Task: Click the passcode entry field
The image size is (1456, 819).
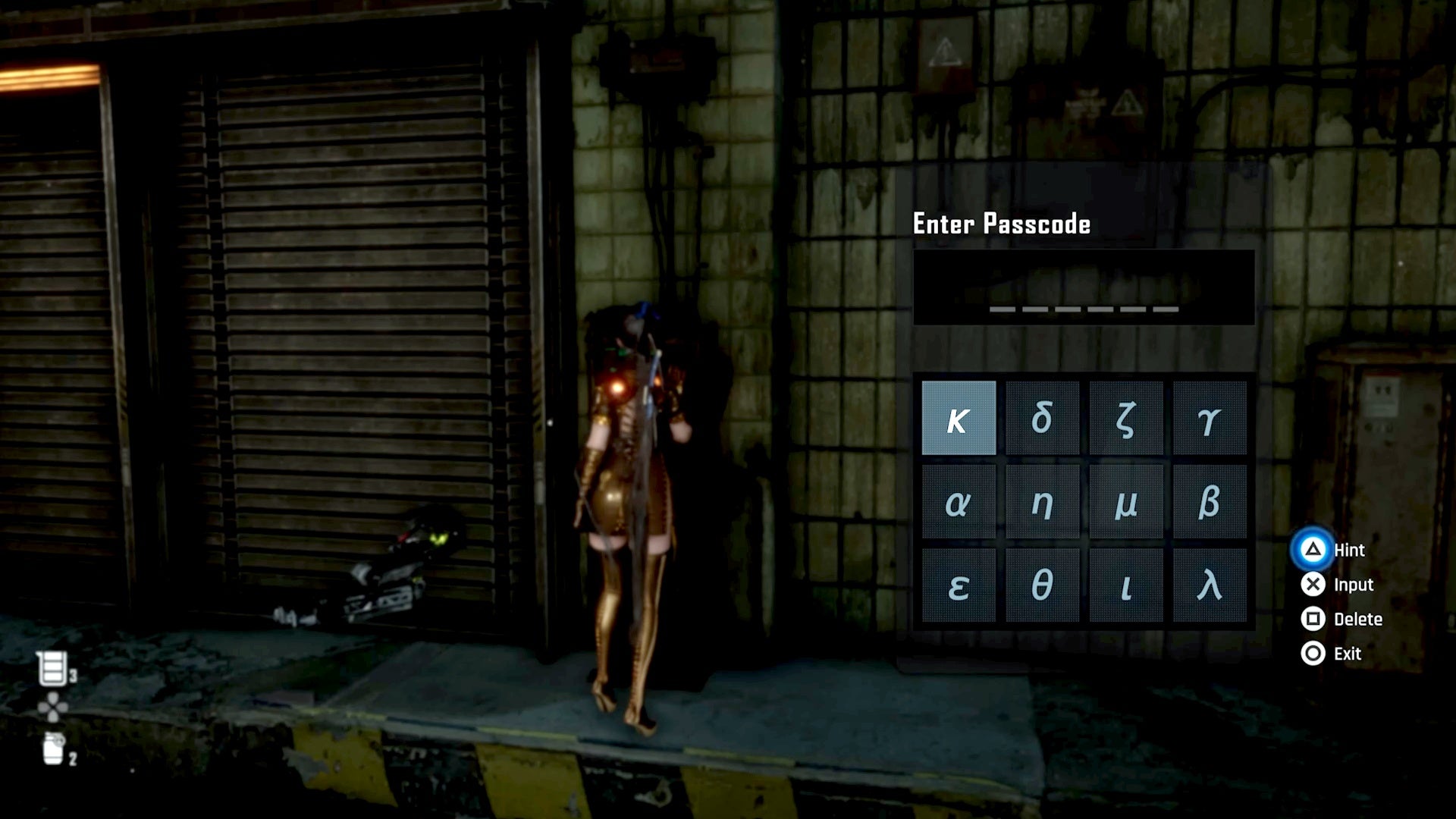Action: [x=1084, y=288]
